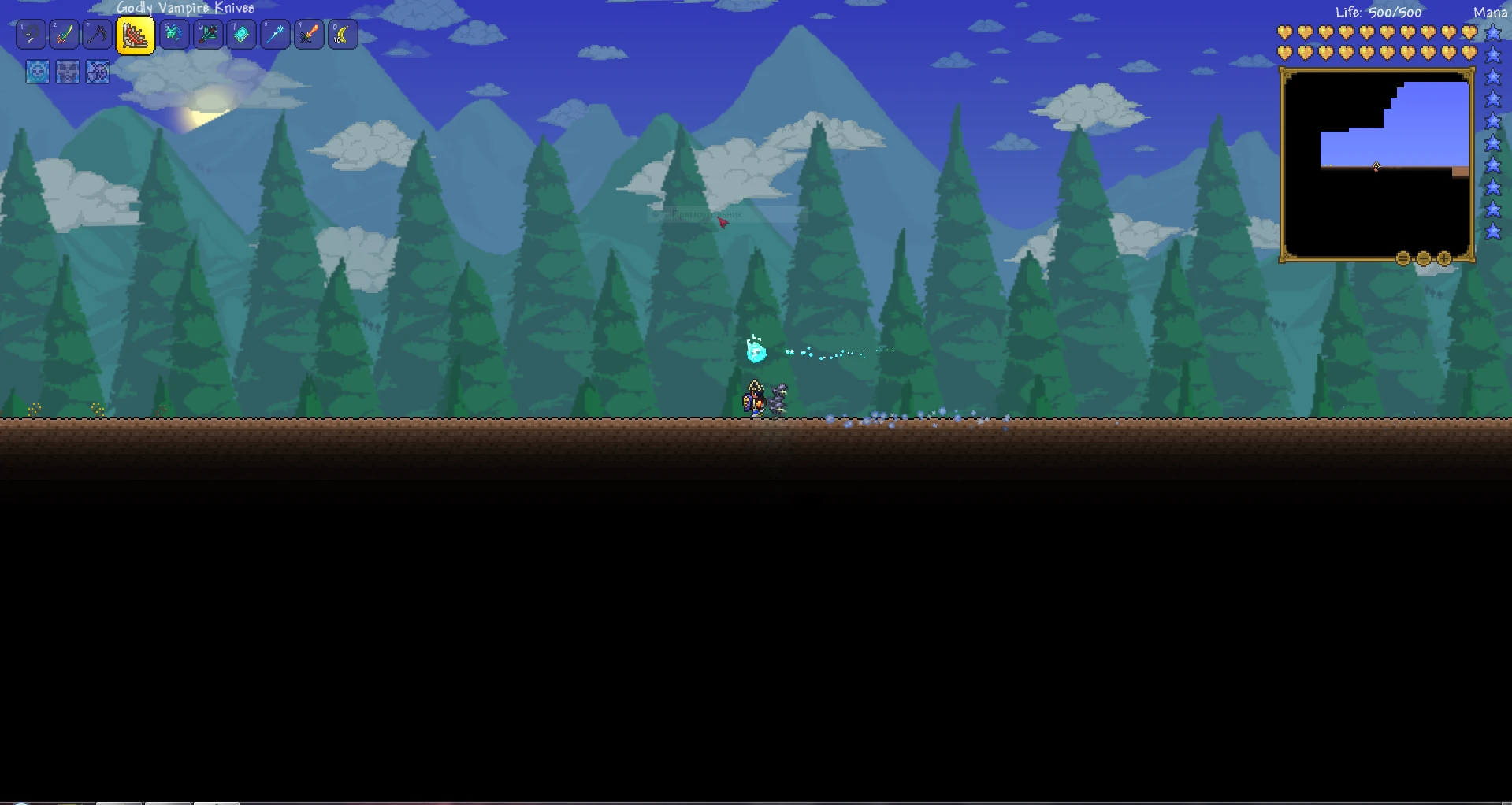Zoom out the minimap with the minus button

point(1423,257)
